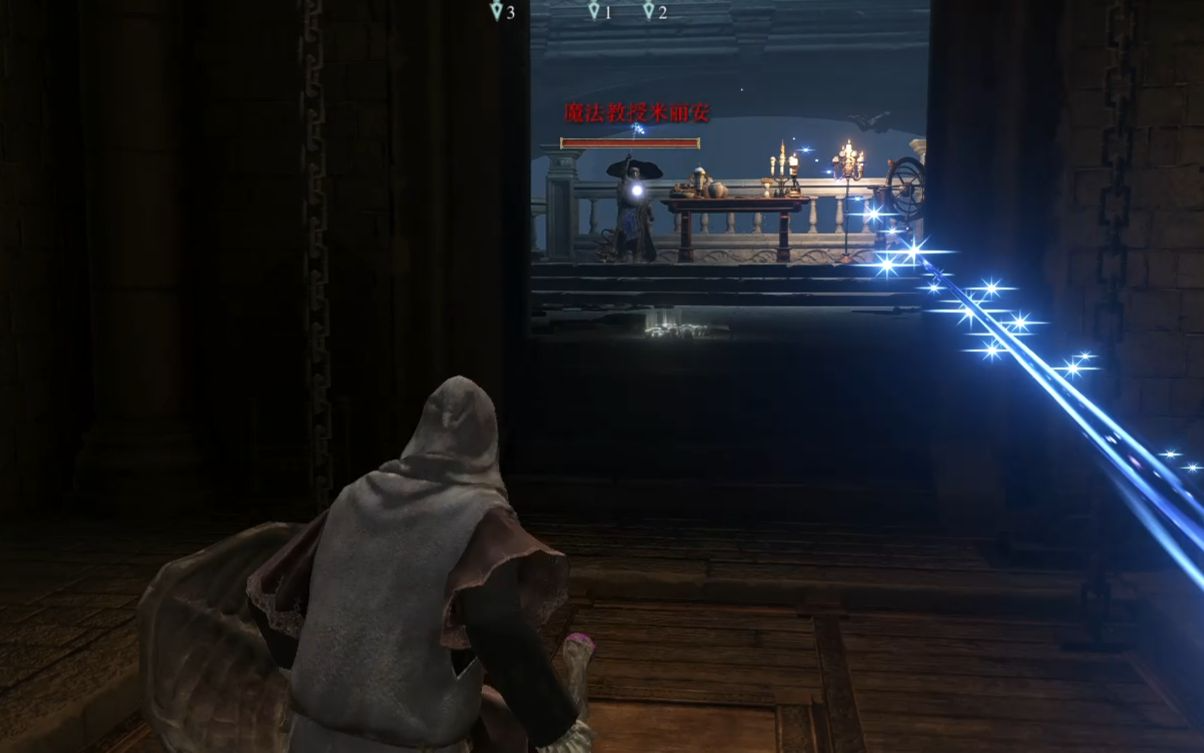Choose the compass marker numbered 2
The image size is (1204, 753).
coord(649,11)
